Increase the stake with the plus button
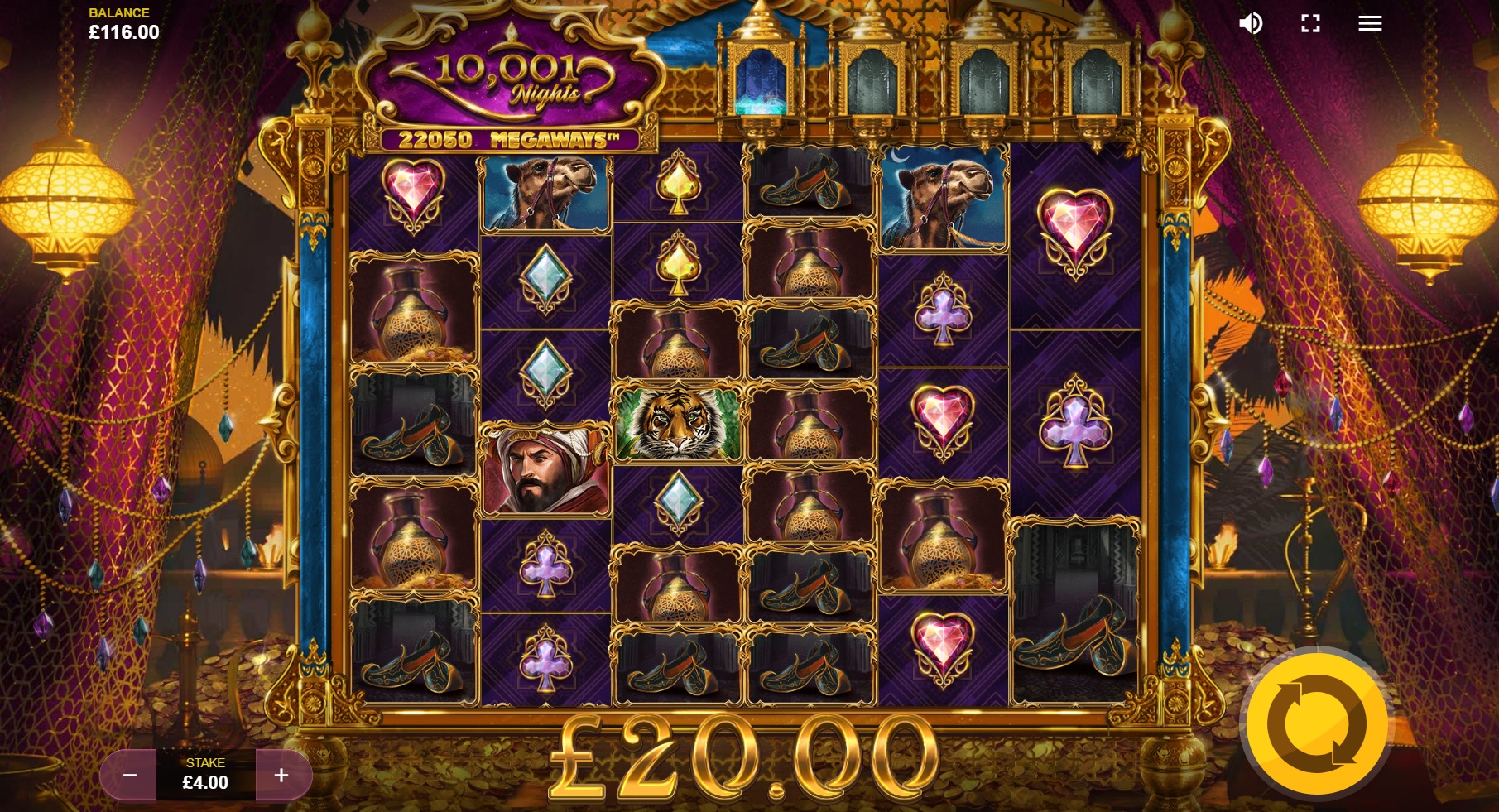Screen dimensions: 1499x812 pos(281,776)
